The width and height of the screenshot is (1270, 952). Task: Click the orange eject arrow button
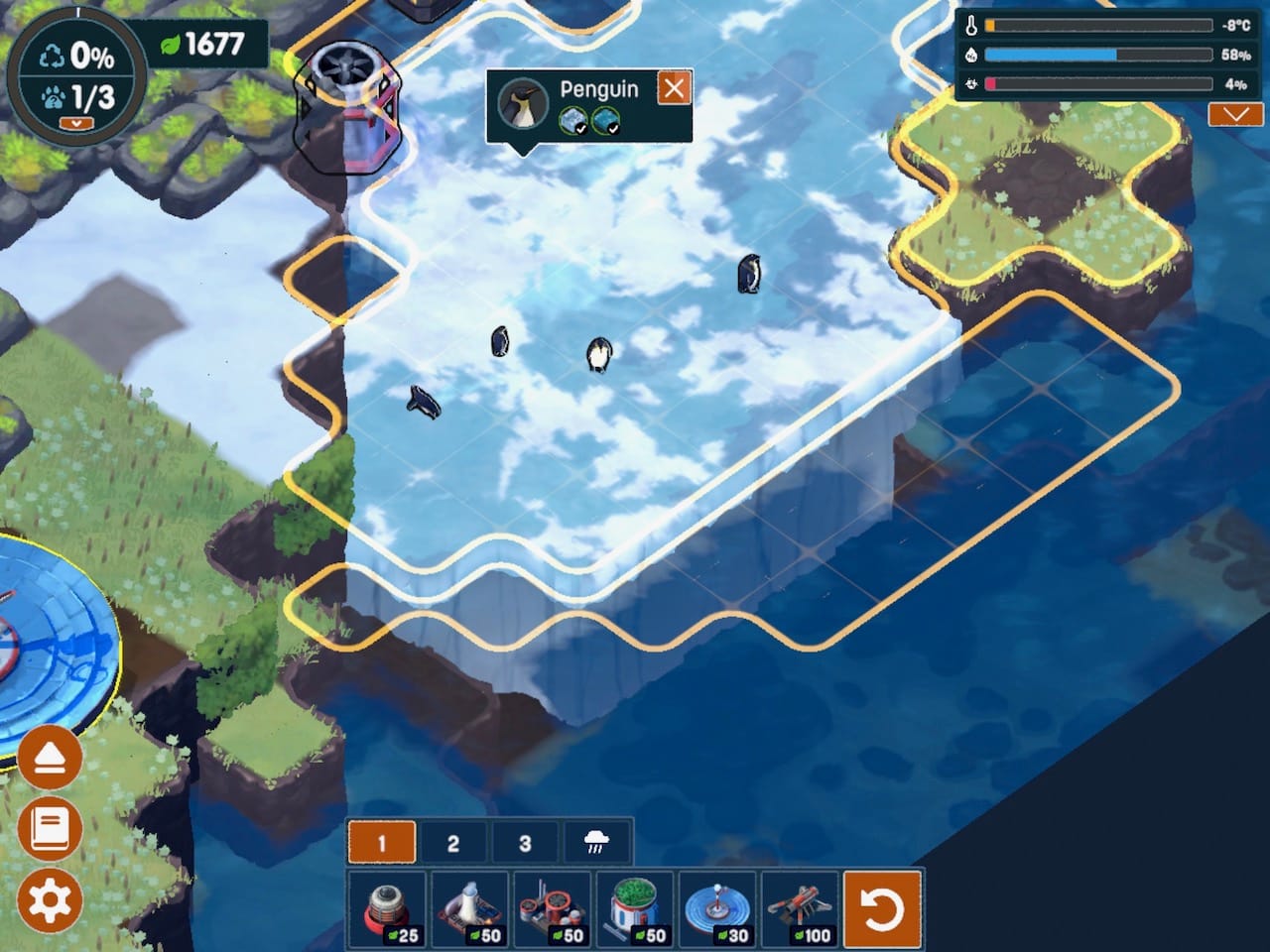tap(50, 759)
